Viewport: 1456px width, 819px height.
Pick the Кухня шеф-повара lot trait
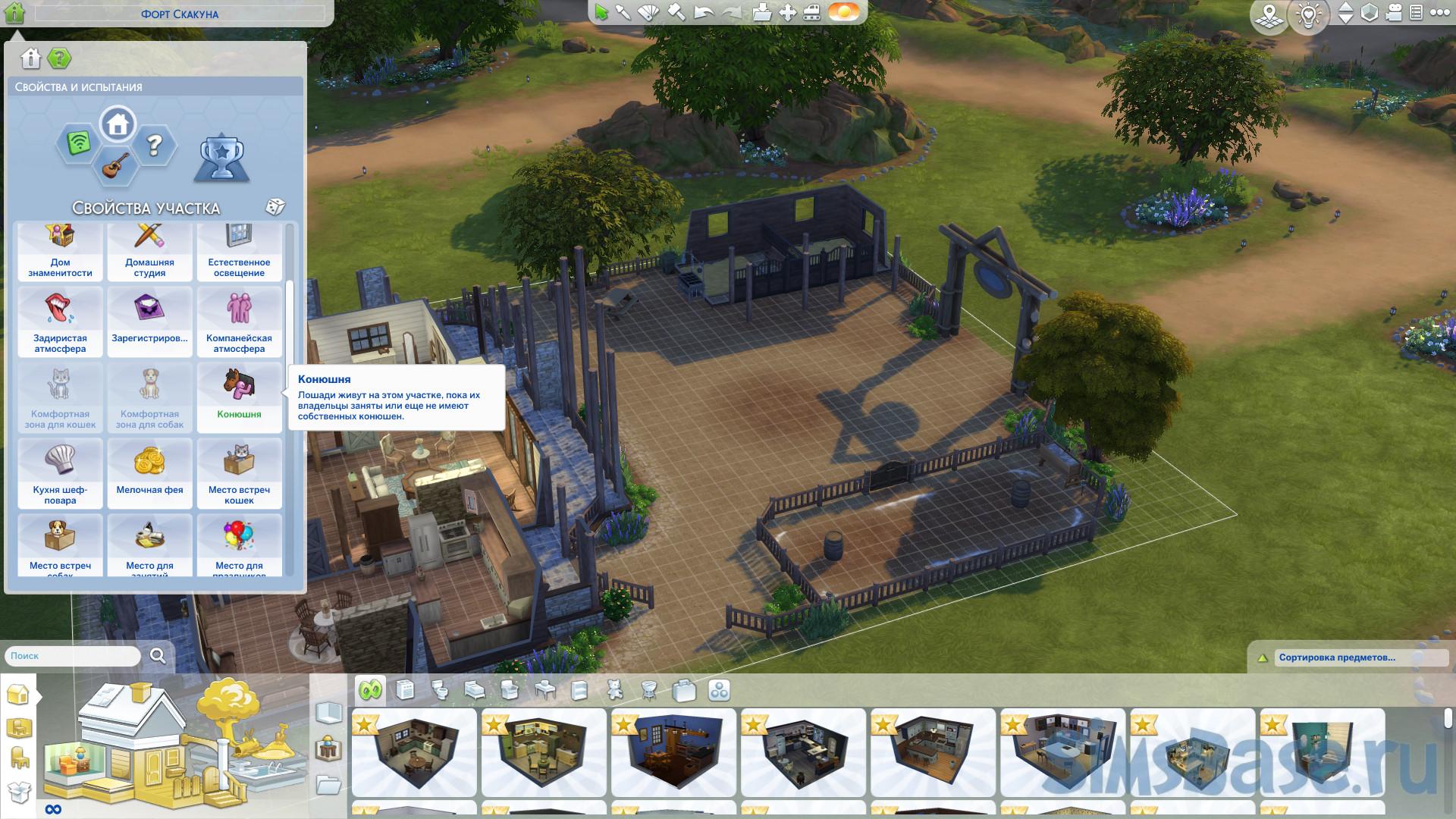[x=60, y=472]
